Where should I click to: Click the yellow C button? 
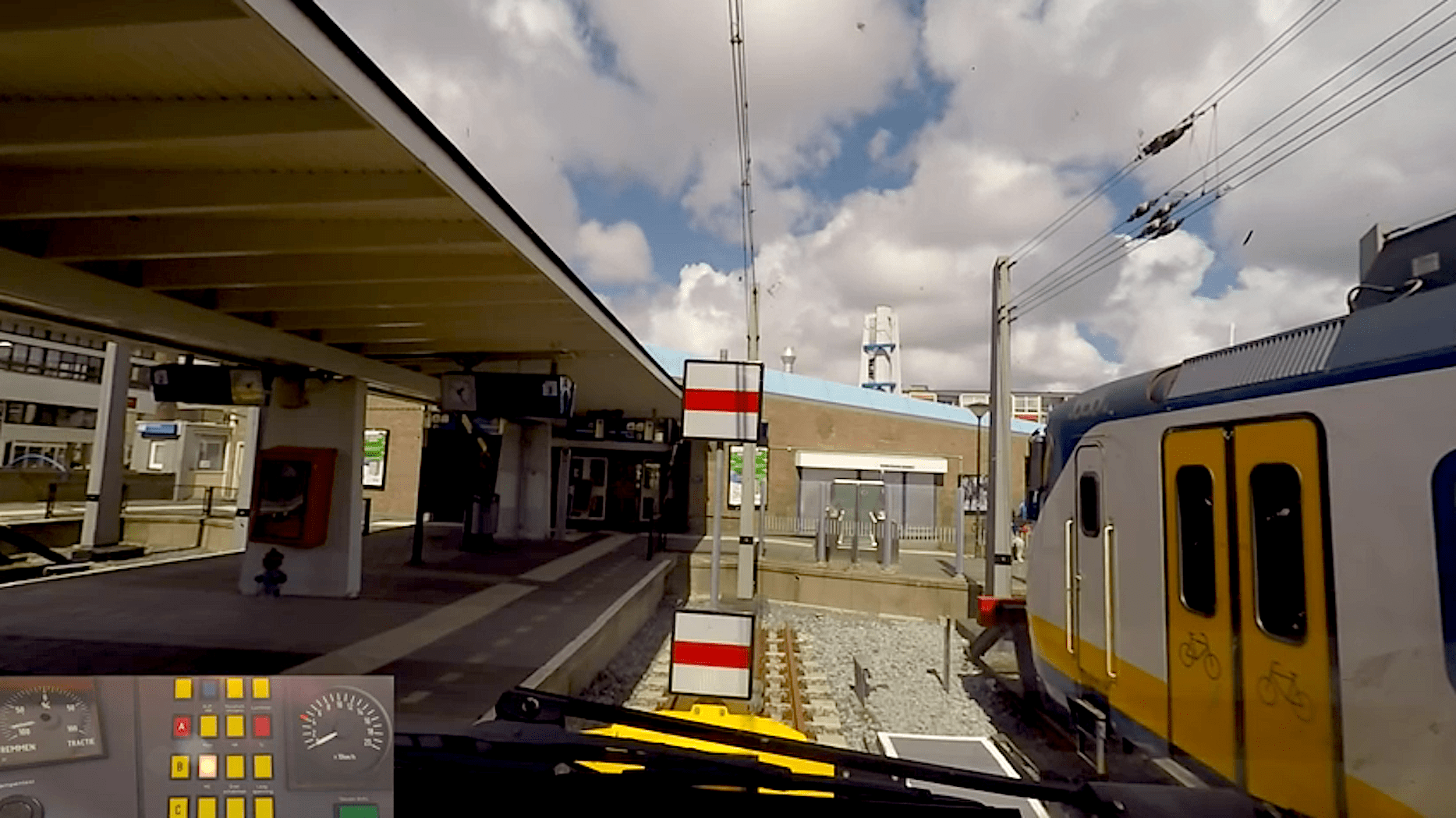pos(179,807)
